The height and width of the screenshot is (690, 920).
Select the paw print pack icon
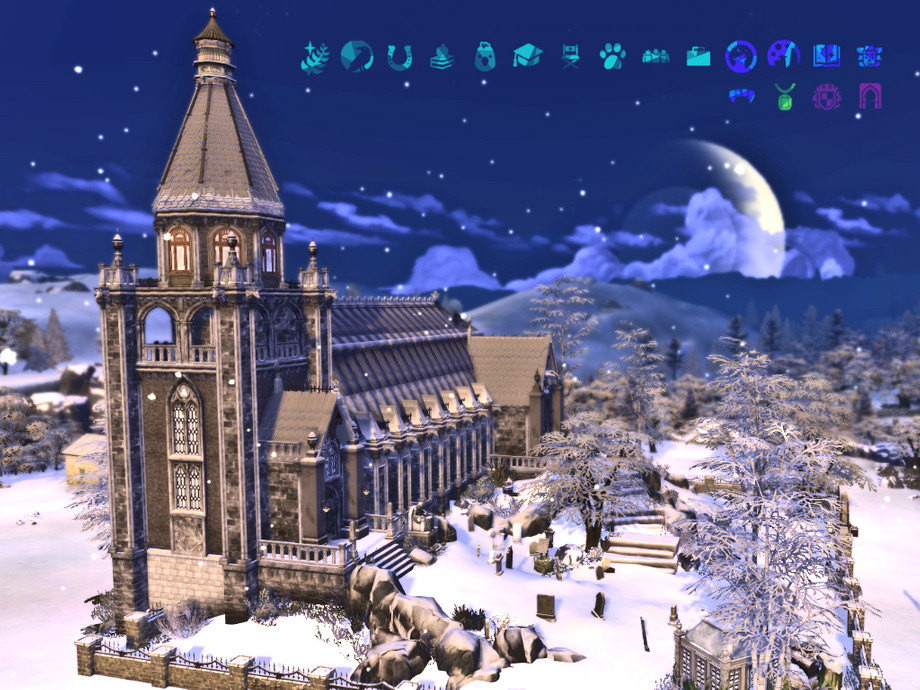coord(613,56)
